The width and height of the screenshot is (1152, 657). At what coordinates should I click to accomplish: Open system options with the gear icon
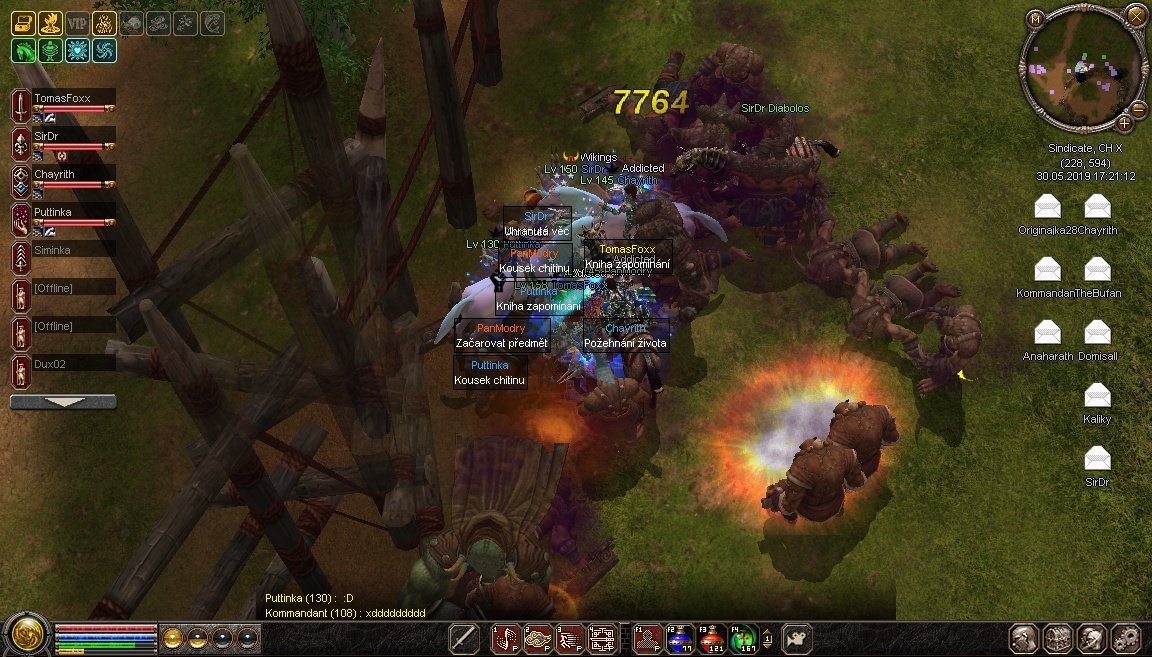(1126, 638)
